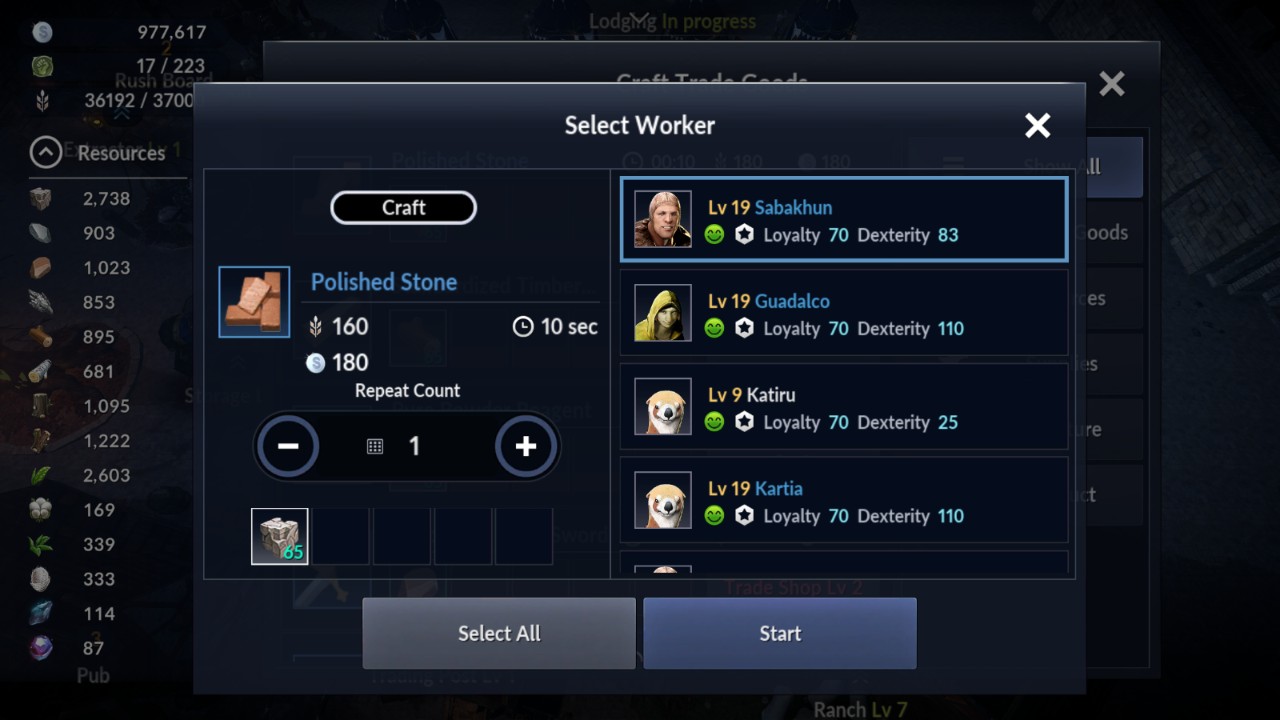
Task: Open the repeat count keypad icon
Action: click(375, 447)
